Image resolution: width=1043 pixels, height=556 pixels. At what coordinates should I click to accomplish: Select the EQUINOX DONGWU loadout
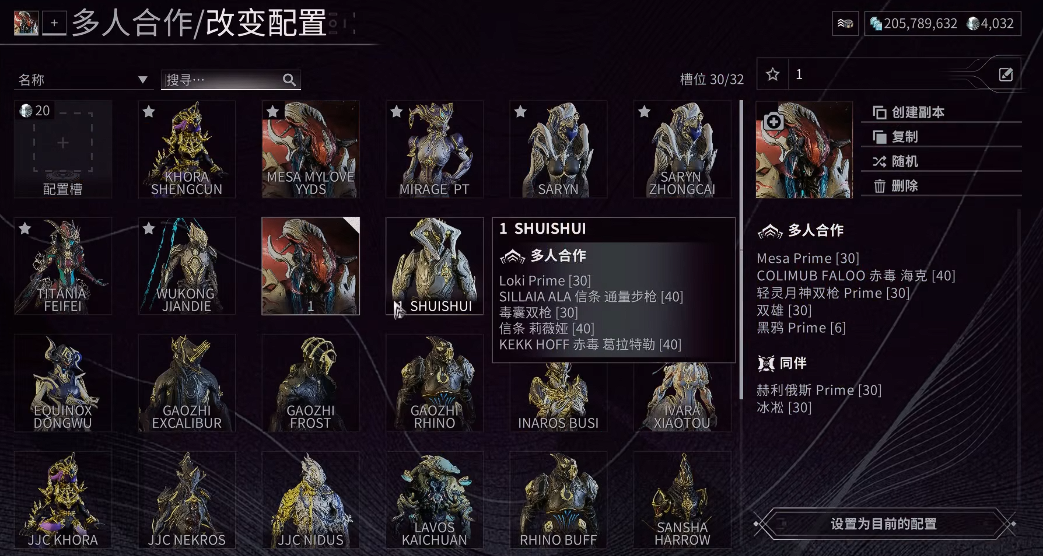tap(62, 383)
